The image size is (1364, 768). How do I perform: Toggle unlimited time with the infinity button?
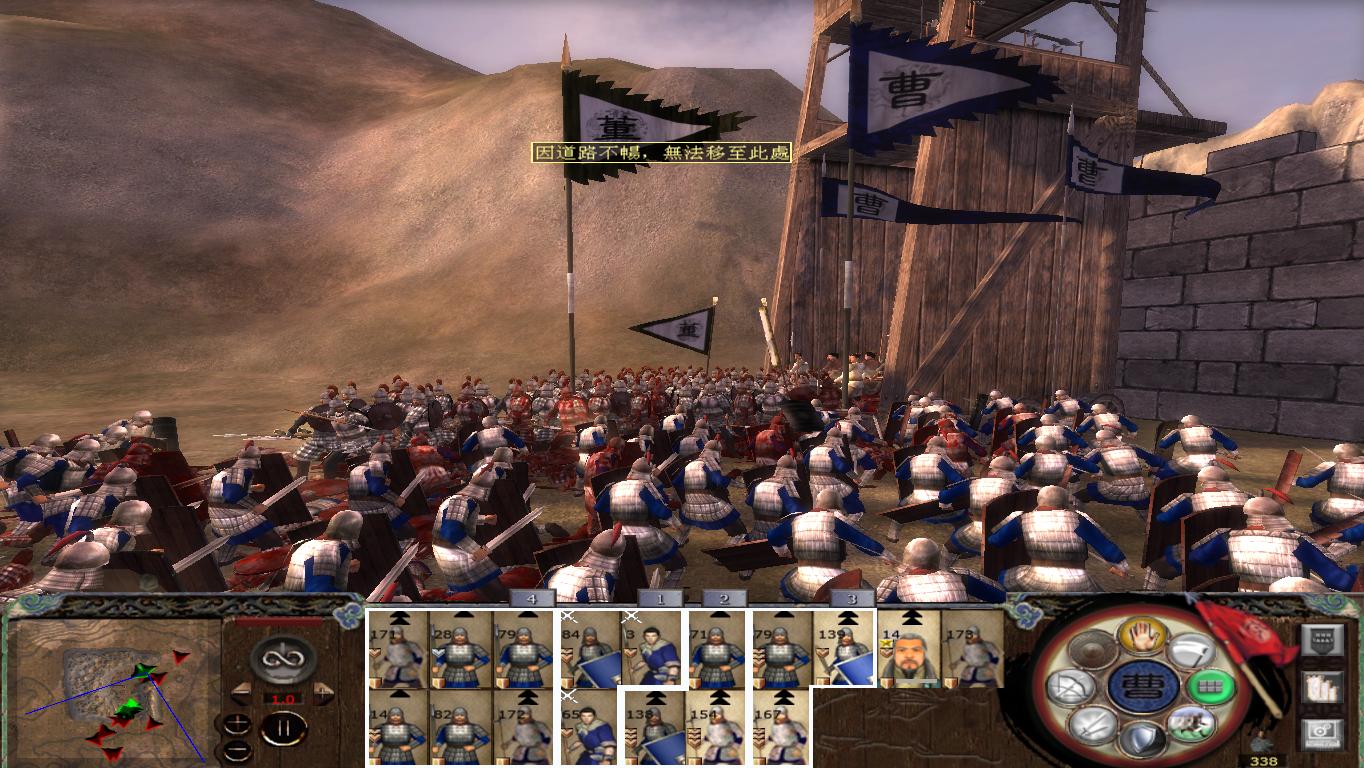(283, 658)
